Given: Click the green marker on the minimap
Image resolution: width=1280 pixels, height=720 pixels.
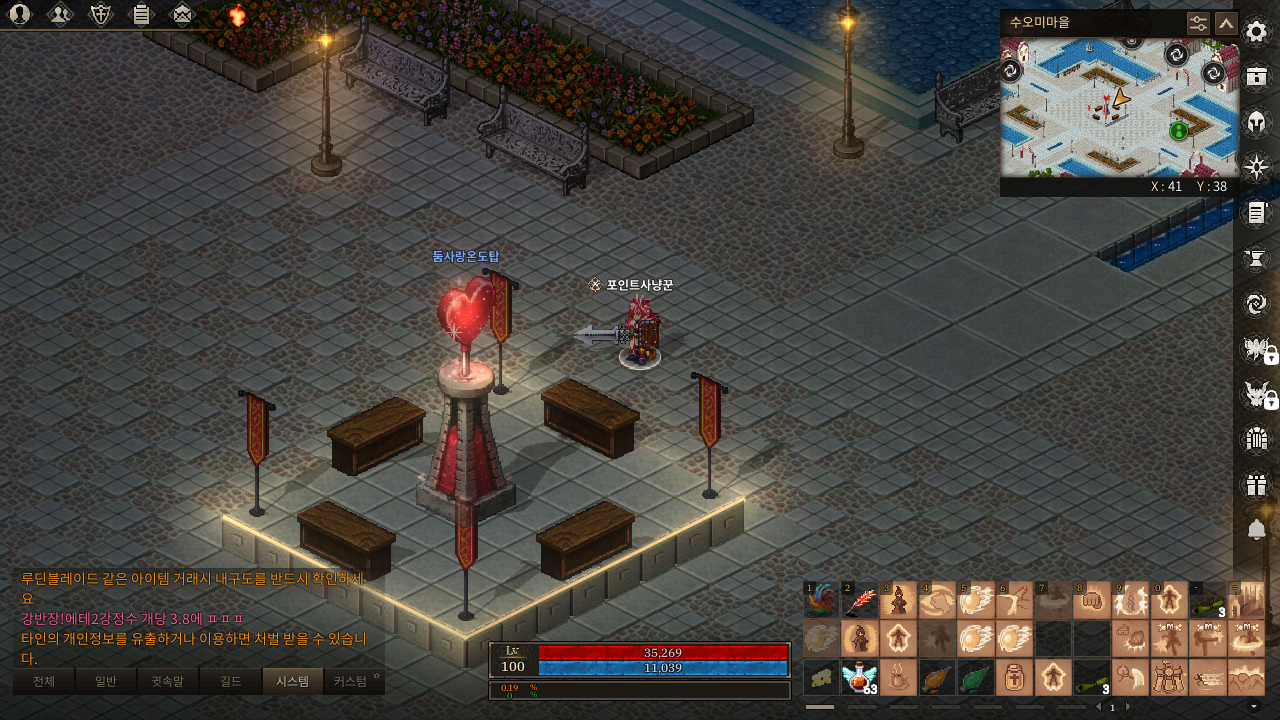Looking at the screenshot, I should pos(1178,130).
